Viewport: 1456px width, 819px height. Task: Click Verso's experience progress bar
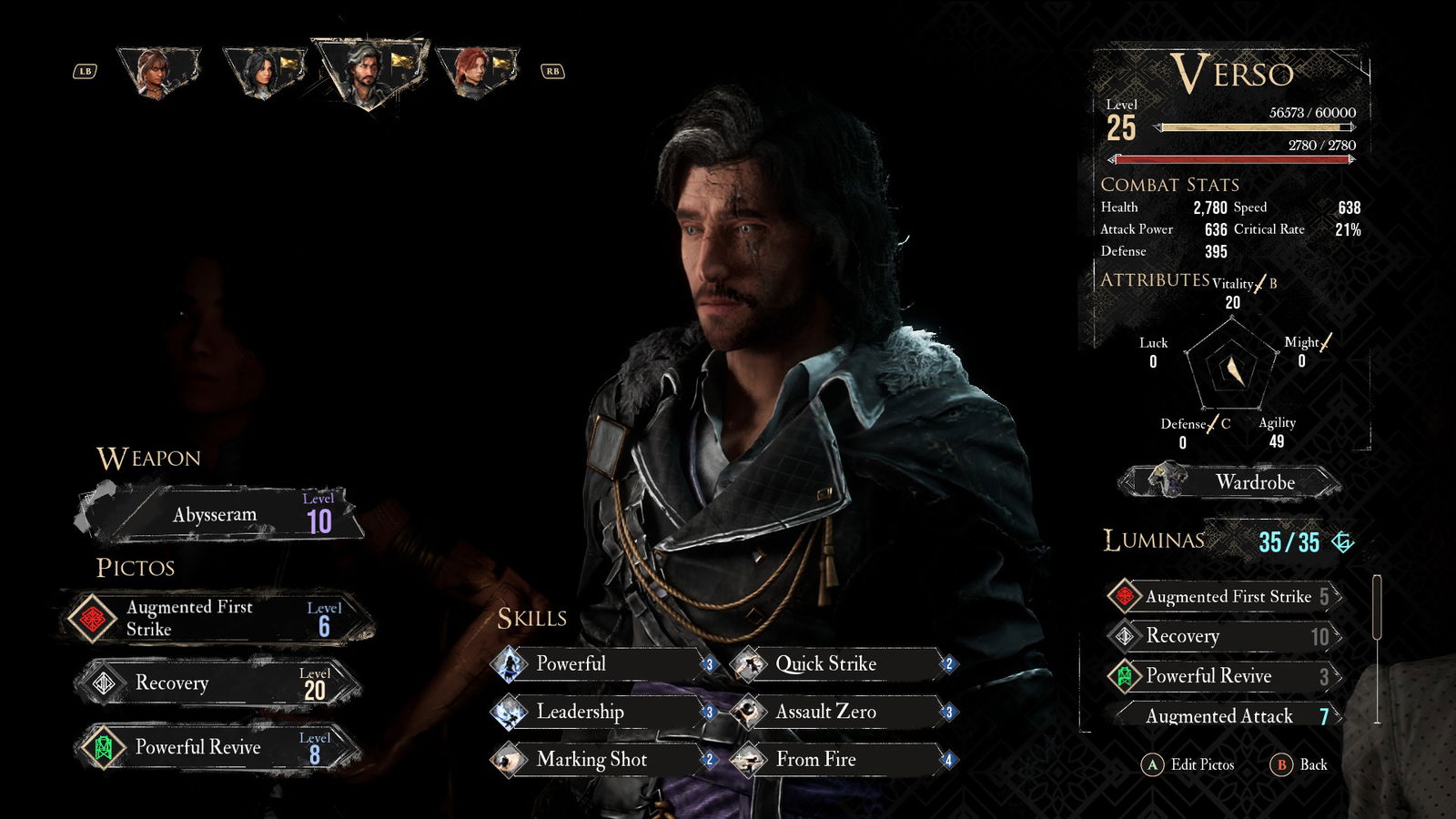click(x=1256, y=128)
